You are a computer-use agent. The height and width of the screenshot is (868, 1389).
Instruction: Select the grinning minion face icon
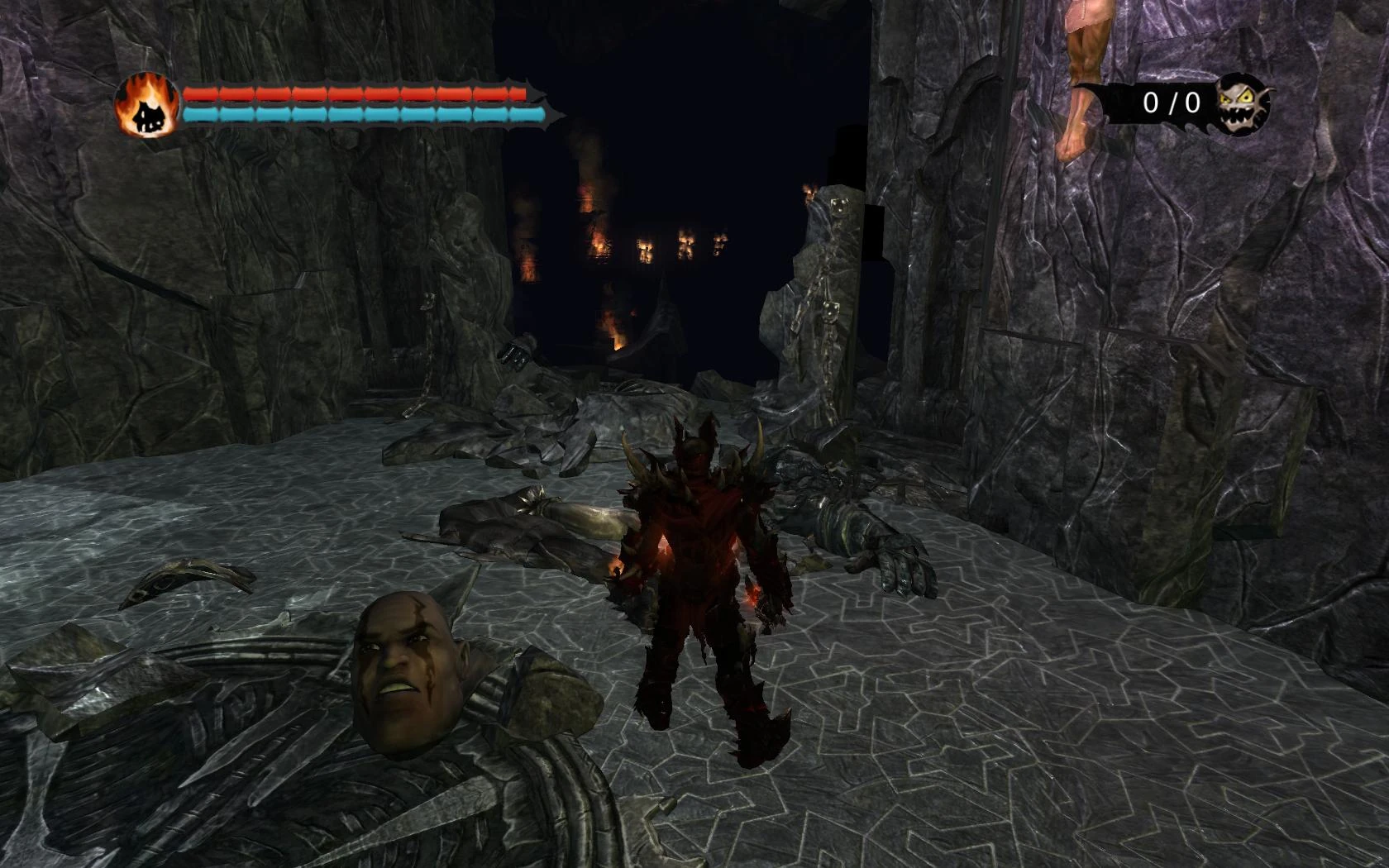pyautogui.click(x=1243, y=104)
